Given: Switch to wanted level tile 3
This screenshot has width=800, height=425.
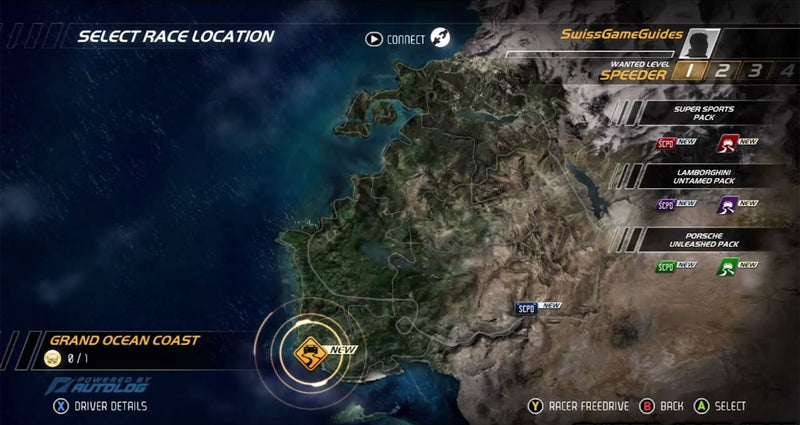Looking at the screenshot, I should coord(755,70).
